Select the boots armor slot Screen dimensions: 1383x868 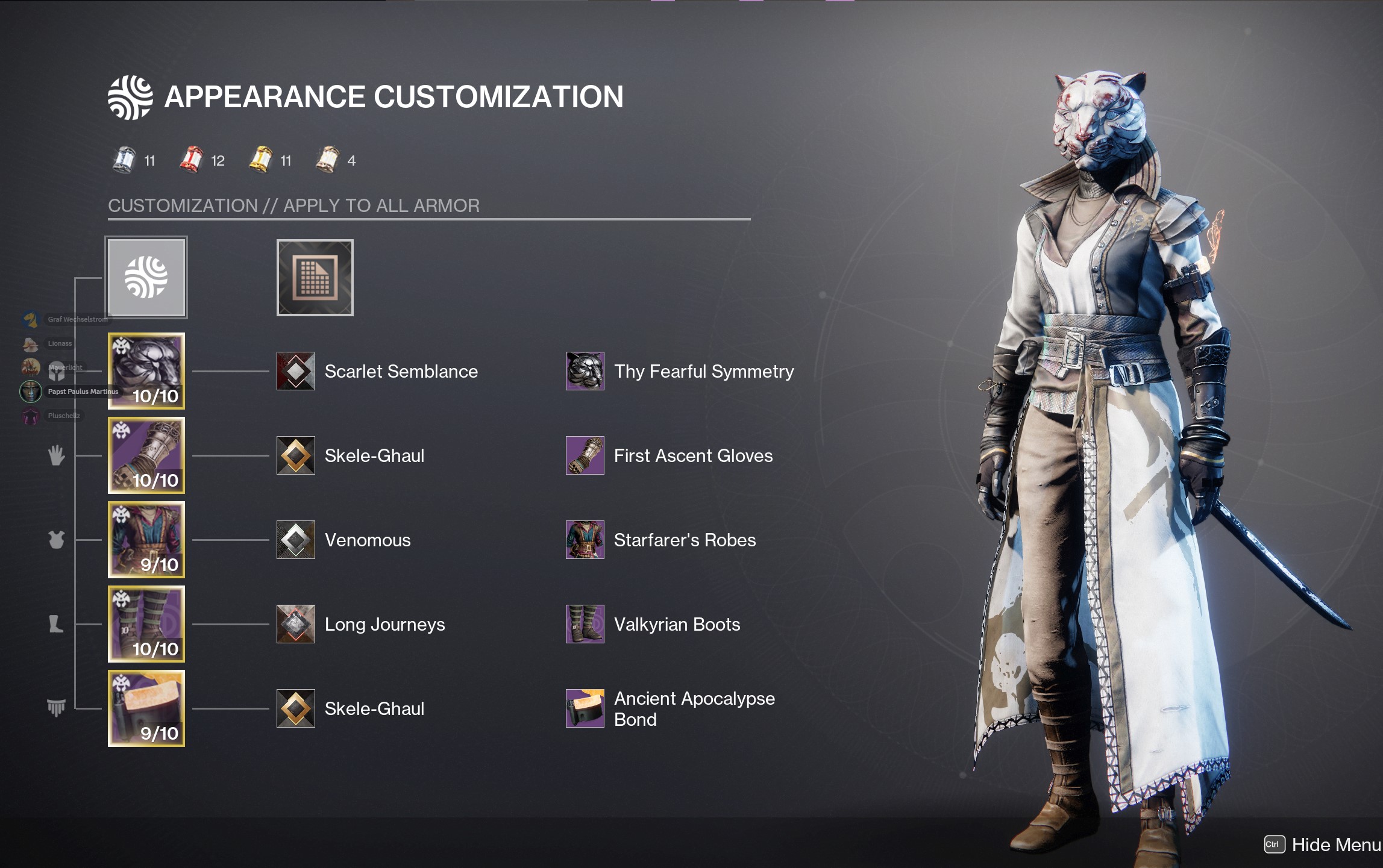tap(146, 624)
